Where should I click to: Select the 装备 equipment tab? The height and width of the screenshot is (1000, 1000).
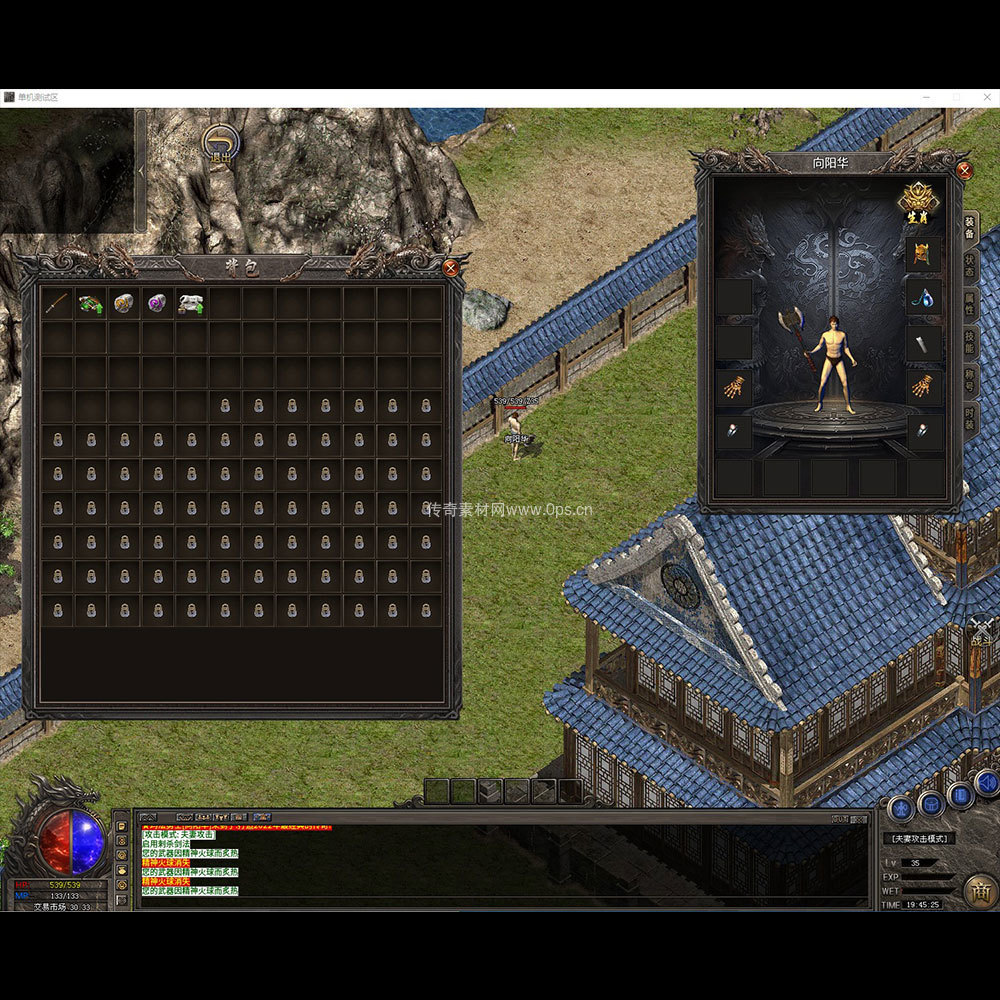click(970, 228)
